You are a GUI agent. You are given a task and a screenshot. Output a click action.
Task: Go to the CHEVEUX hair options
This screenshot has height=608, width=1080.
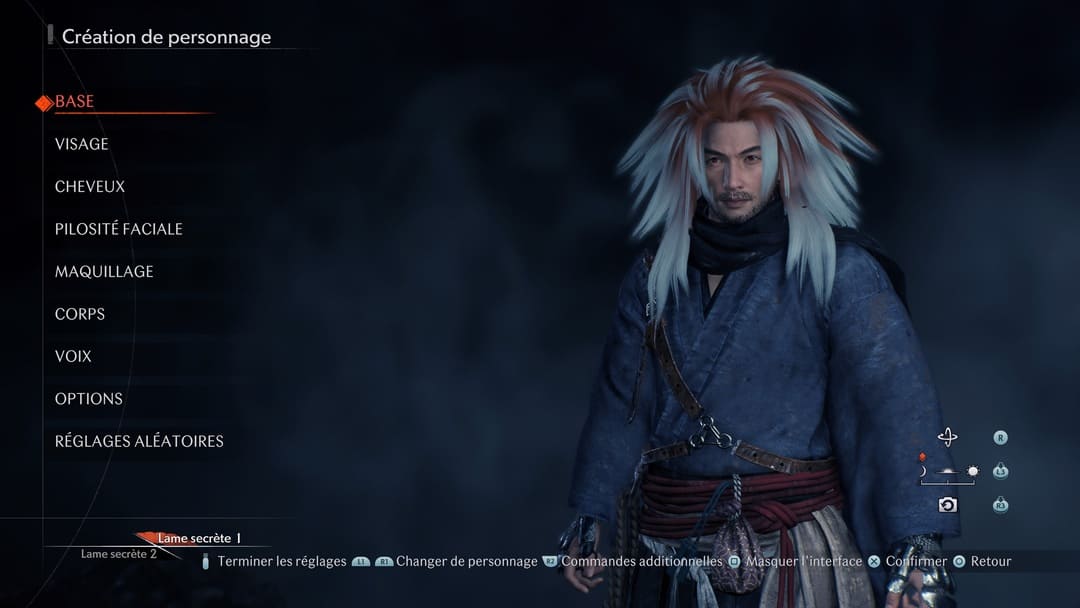click(x=90, y=187)
